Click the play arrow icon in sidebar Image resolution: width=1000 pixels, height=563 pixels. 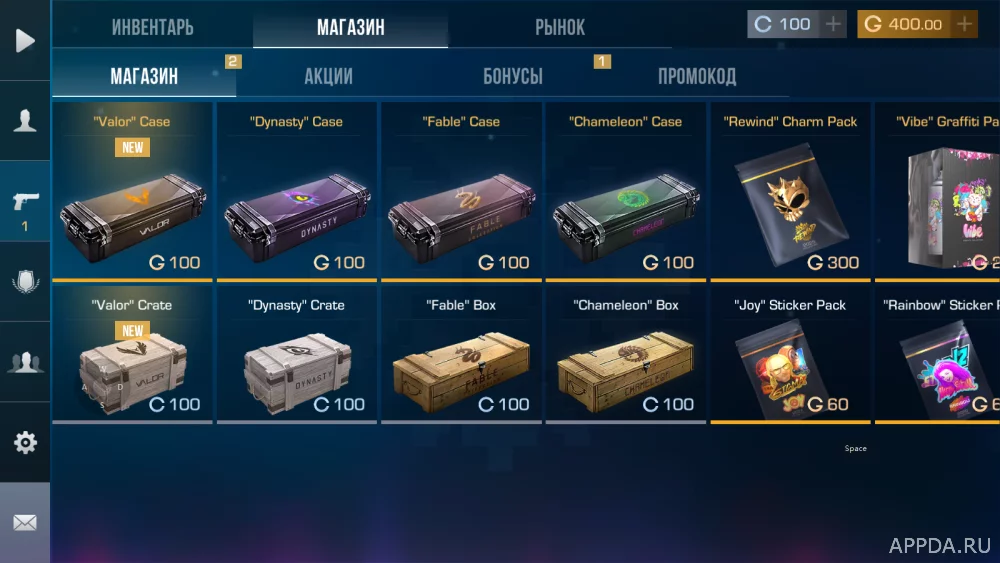point(25,40)
